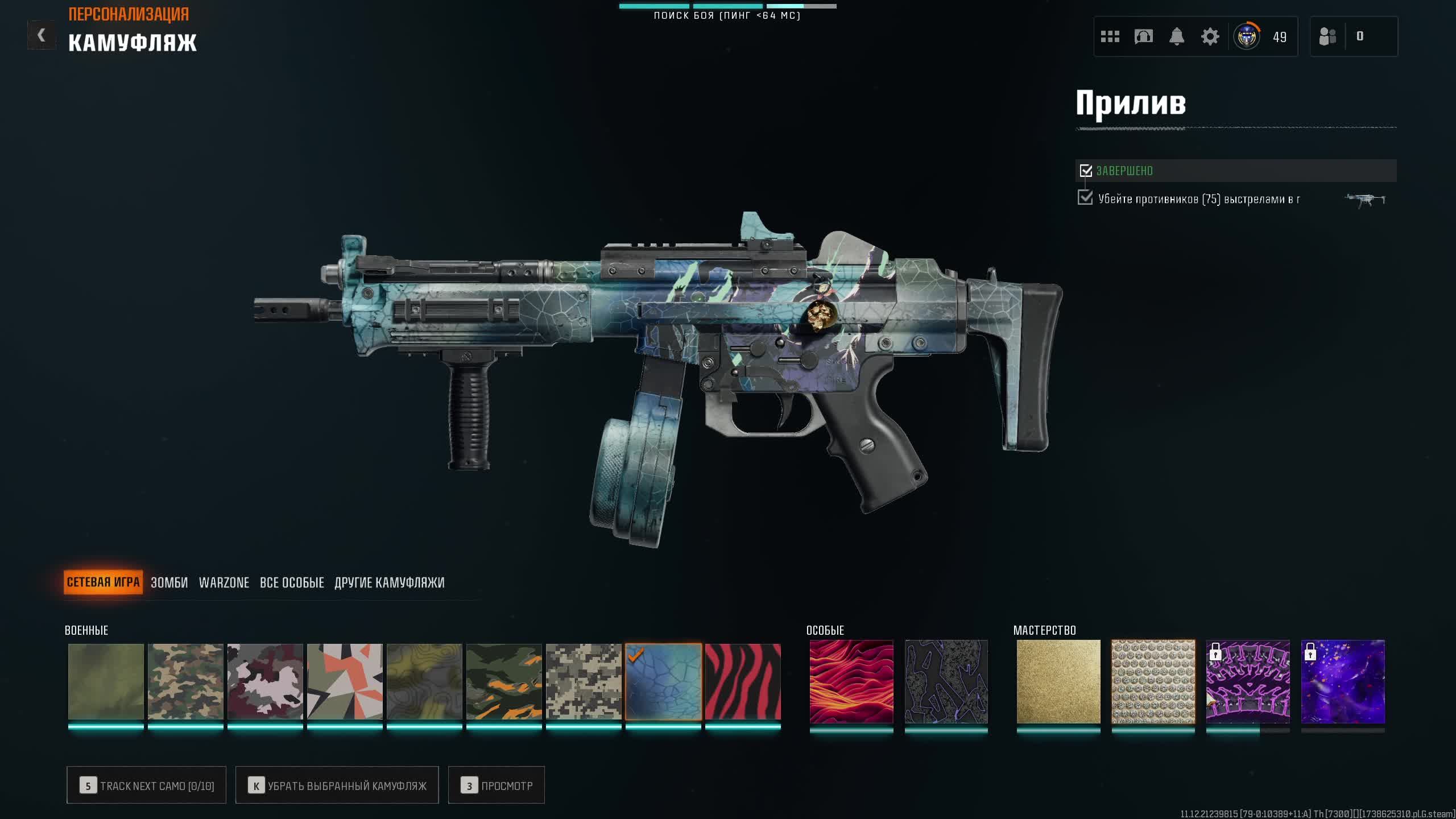This screenshot has width=1456, height=819.
Task: Click the Track Next Camo button
Action: [x=146, y=785]
